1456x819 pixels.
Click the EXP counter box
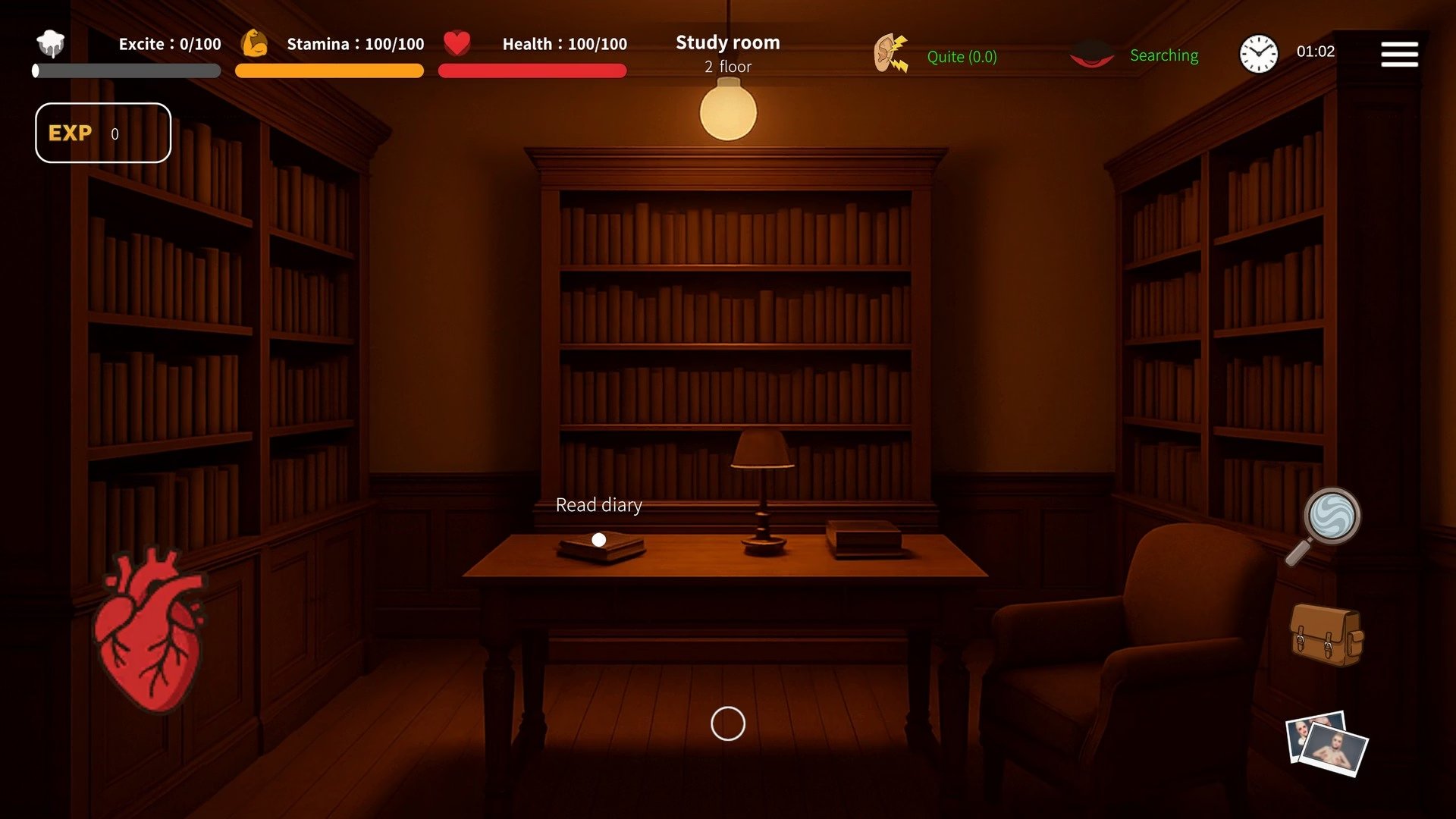pyautogui.click(x=103, y=133)
